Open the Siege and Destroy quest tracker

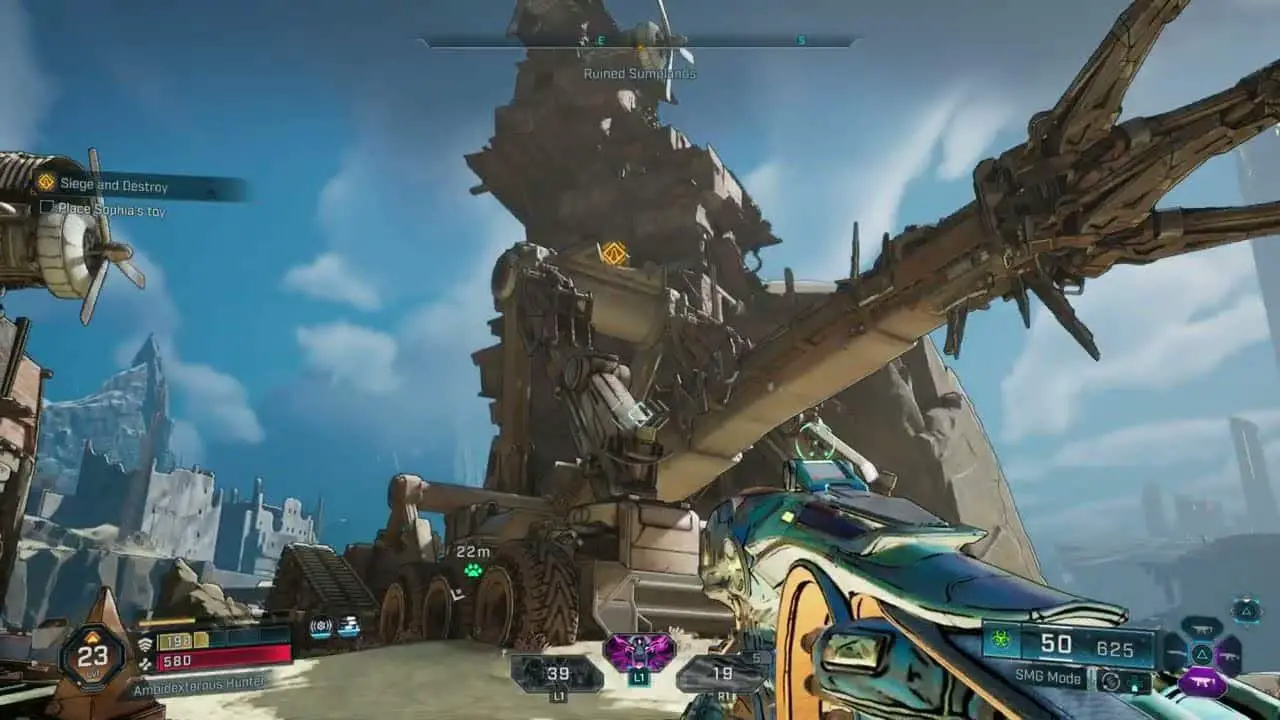click(x=113, y=185)
